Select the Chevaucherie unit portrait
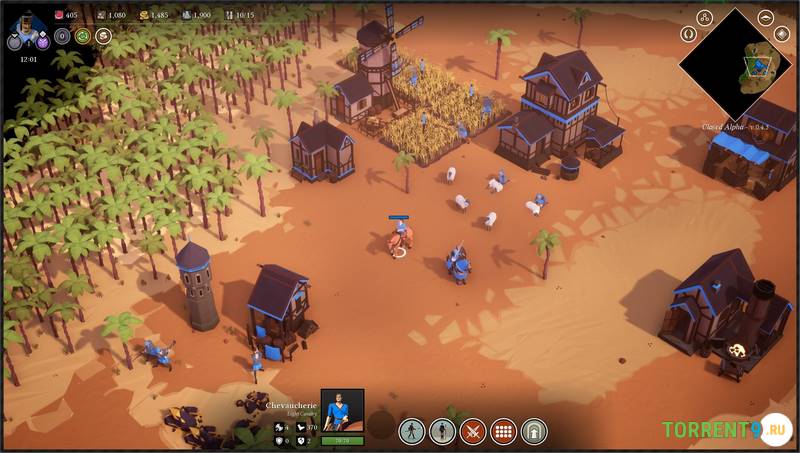The width and height of the screenshot is (800, 453). coord(342,410)
